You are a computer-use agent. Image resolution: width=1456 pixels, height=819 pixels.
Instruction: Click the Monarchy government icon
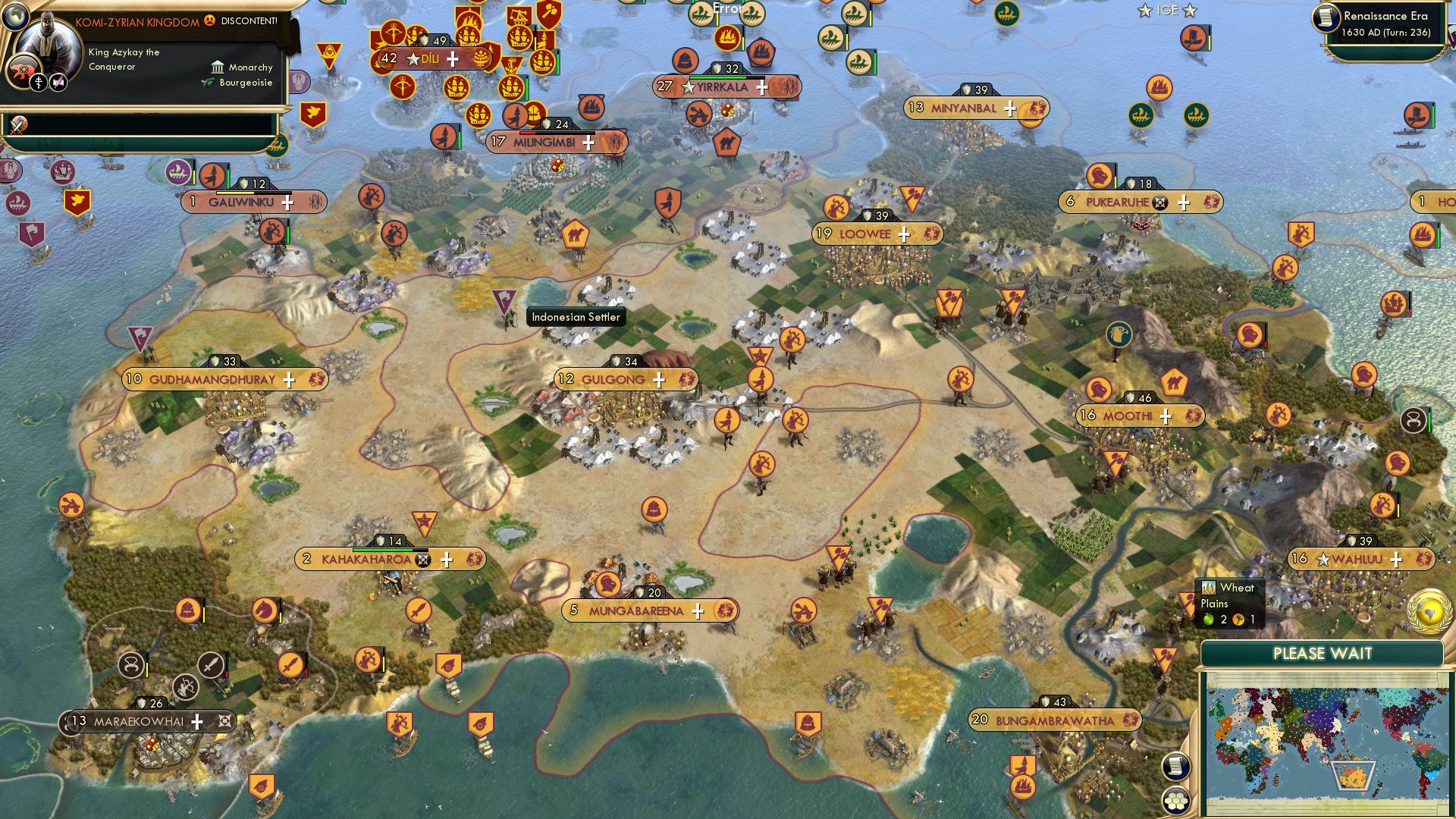point(218,67)
